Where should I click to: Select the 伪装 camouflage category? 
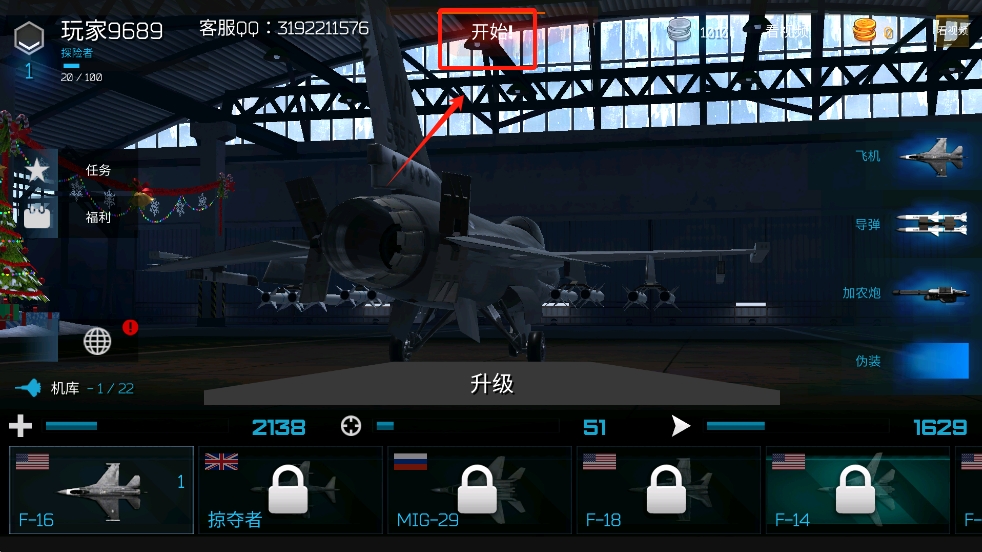tap(912, 361)
